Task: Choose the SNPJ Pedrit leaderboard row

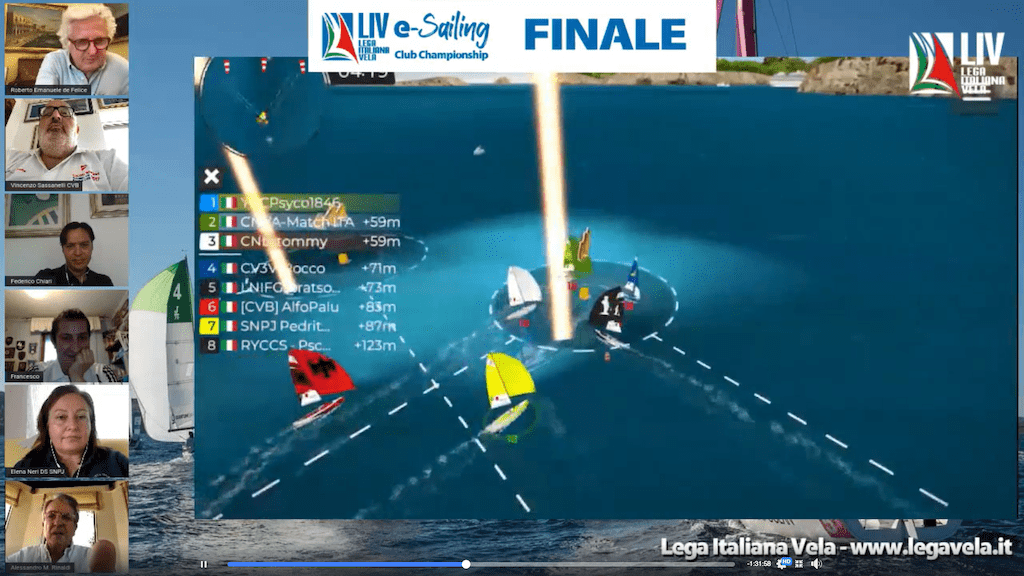Action: [300, 326]
